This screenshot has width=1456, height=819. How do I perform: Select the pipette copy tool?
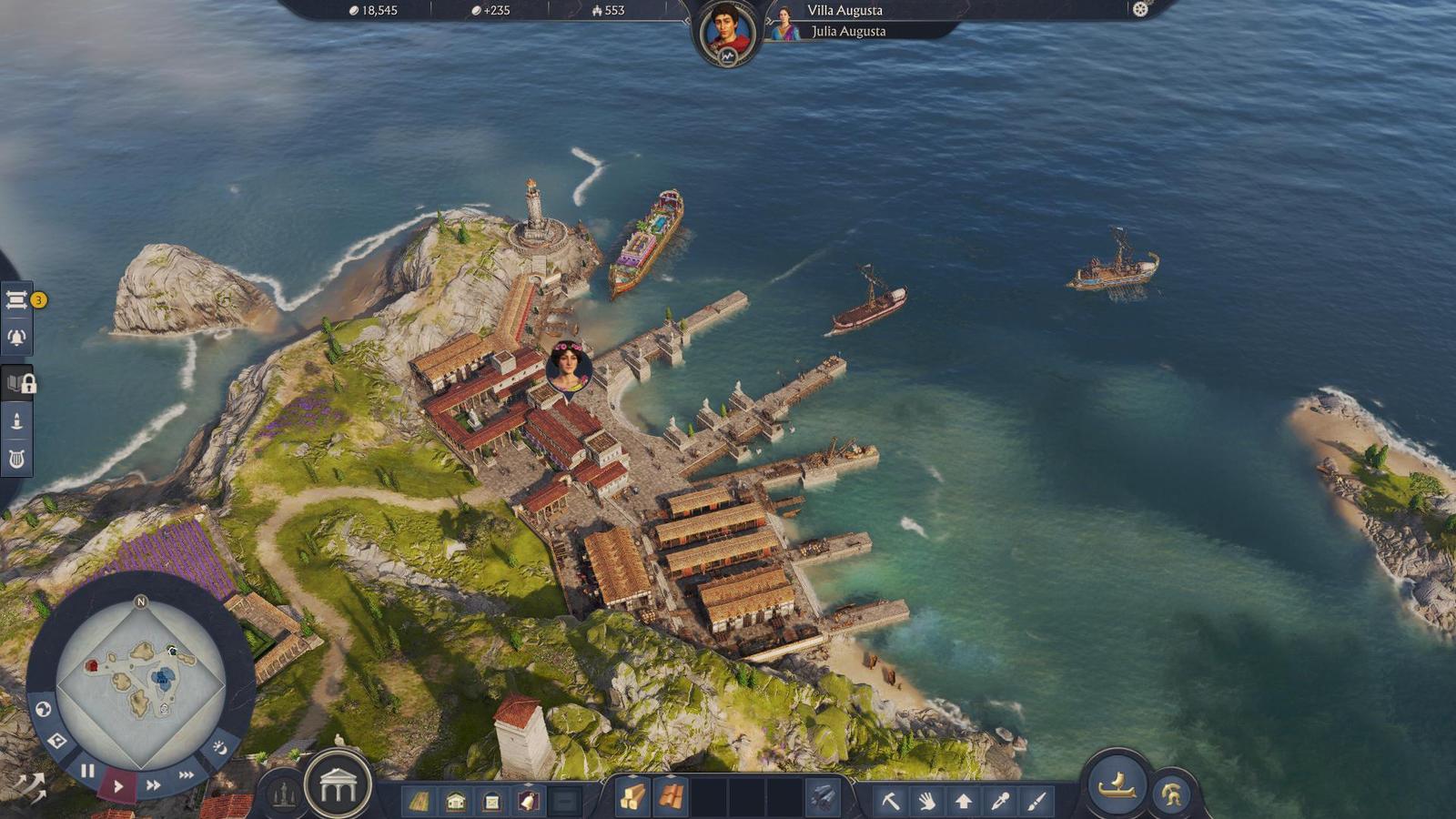pyautogui.click(x=1001, y=802)
